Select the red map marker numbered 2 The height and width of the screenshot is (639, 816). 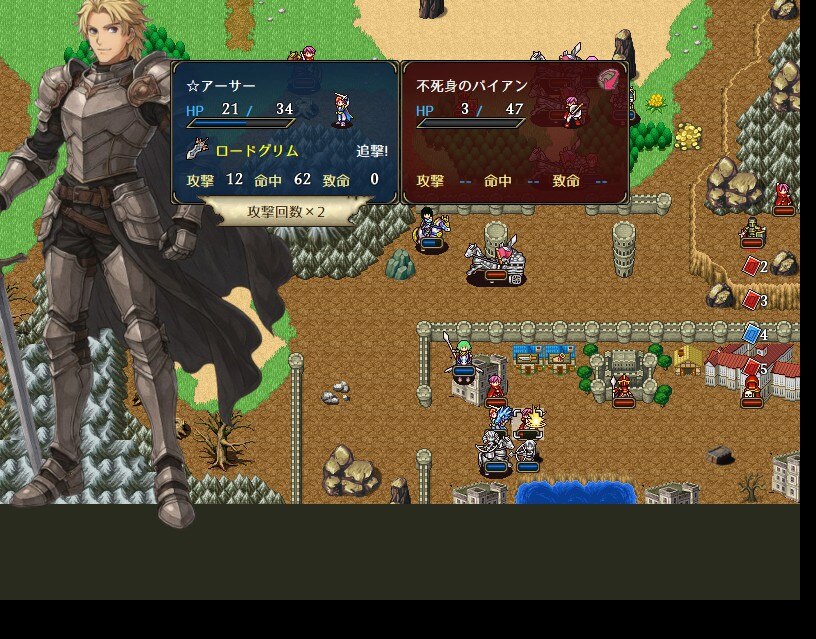click(x=753, y=266)
